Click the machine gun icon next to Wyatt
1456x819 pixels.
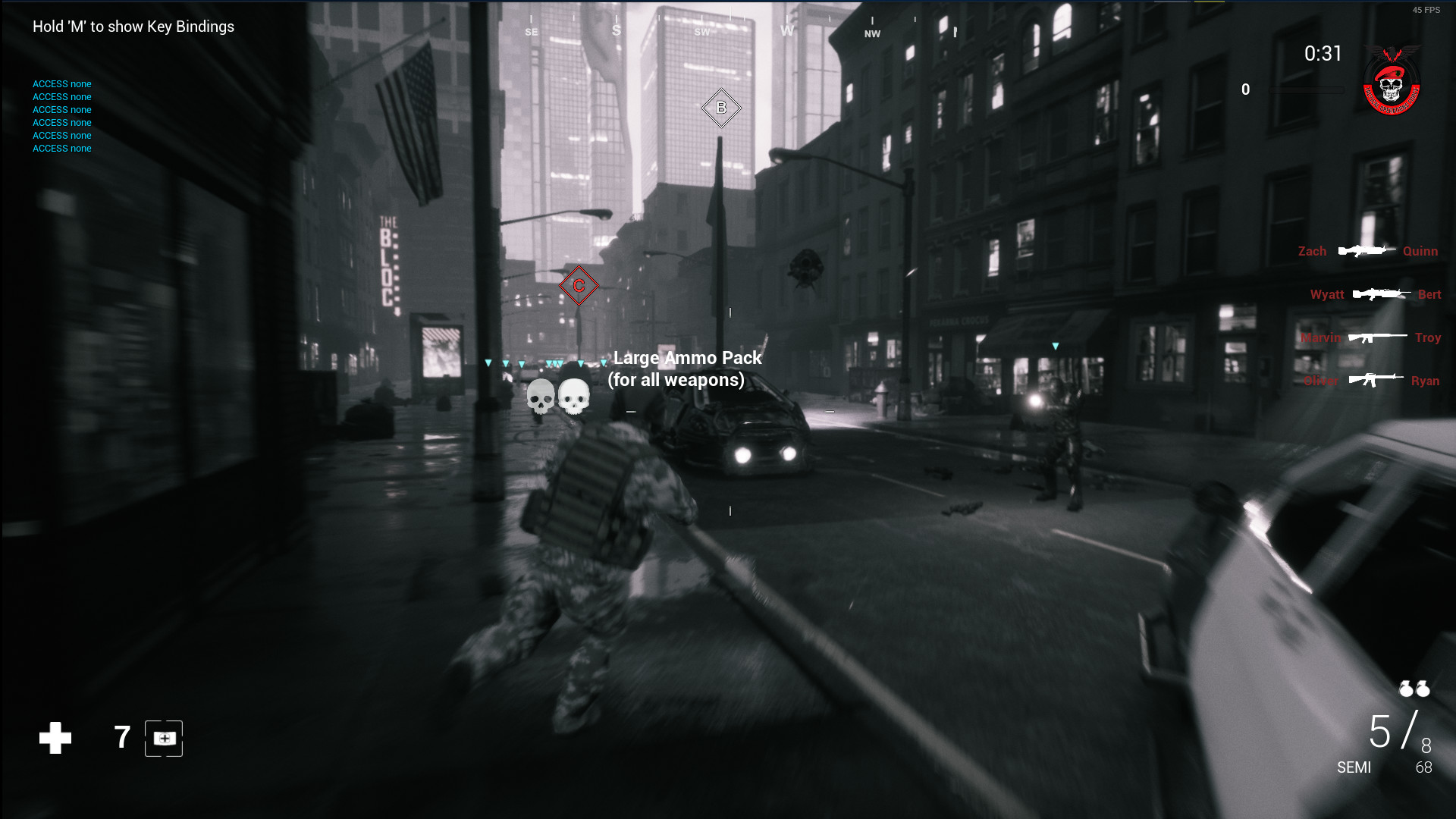(x=1382, y=293)
